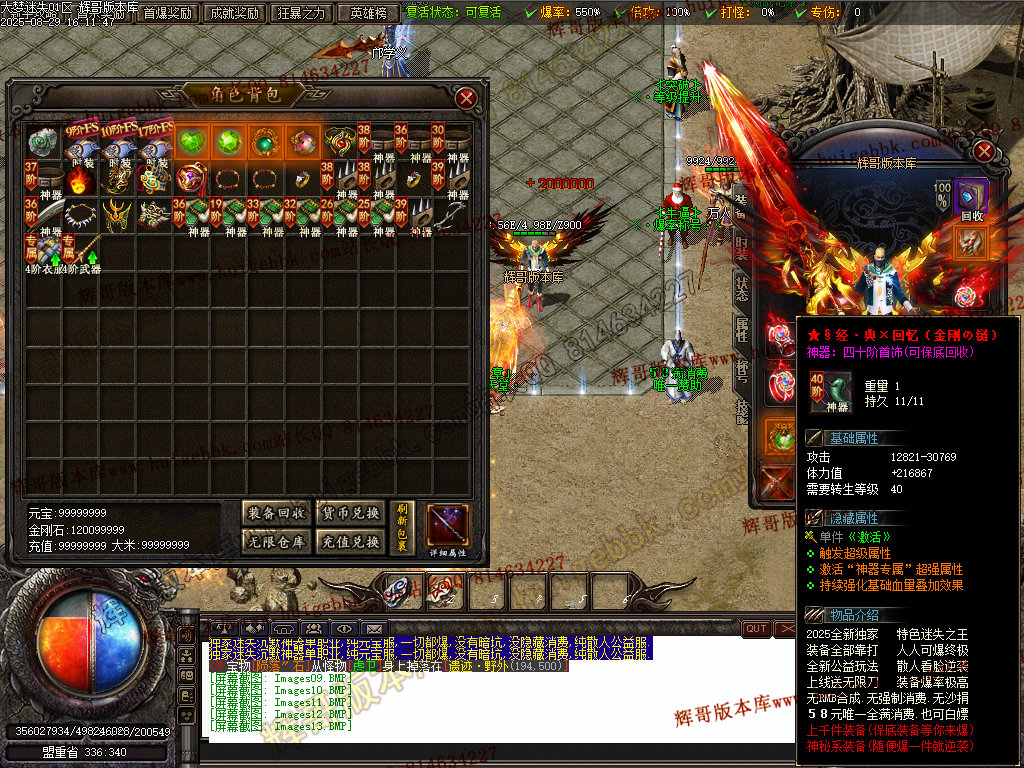Image resolution: width=1024 pixels, height=768 pixels.
Task: Refresh the bag with 刷新包裹
Action: pos(403,527)
